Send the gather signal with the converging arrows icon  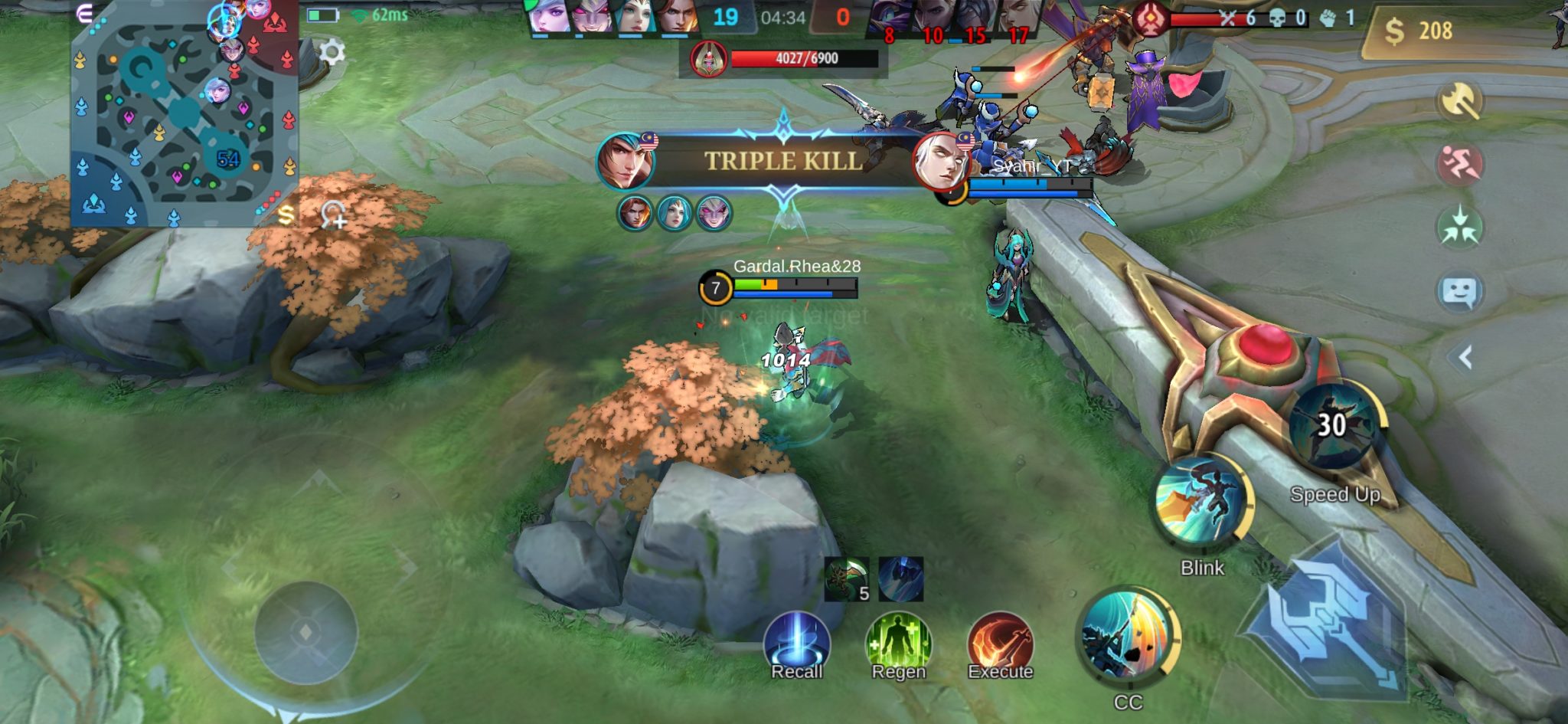coord(1459,228)
